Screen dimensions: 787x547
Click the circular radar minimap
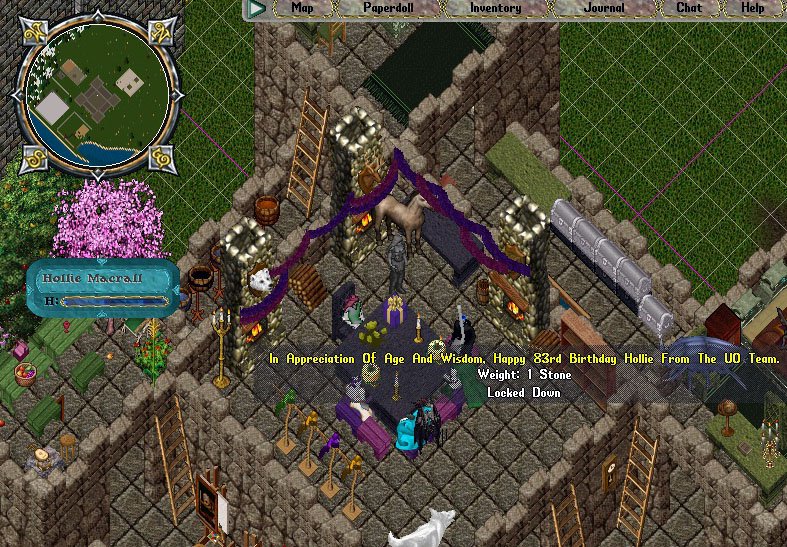(x=98, y=92)
